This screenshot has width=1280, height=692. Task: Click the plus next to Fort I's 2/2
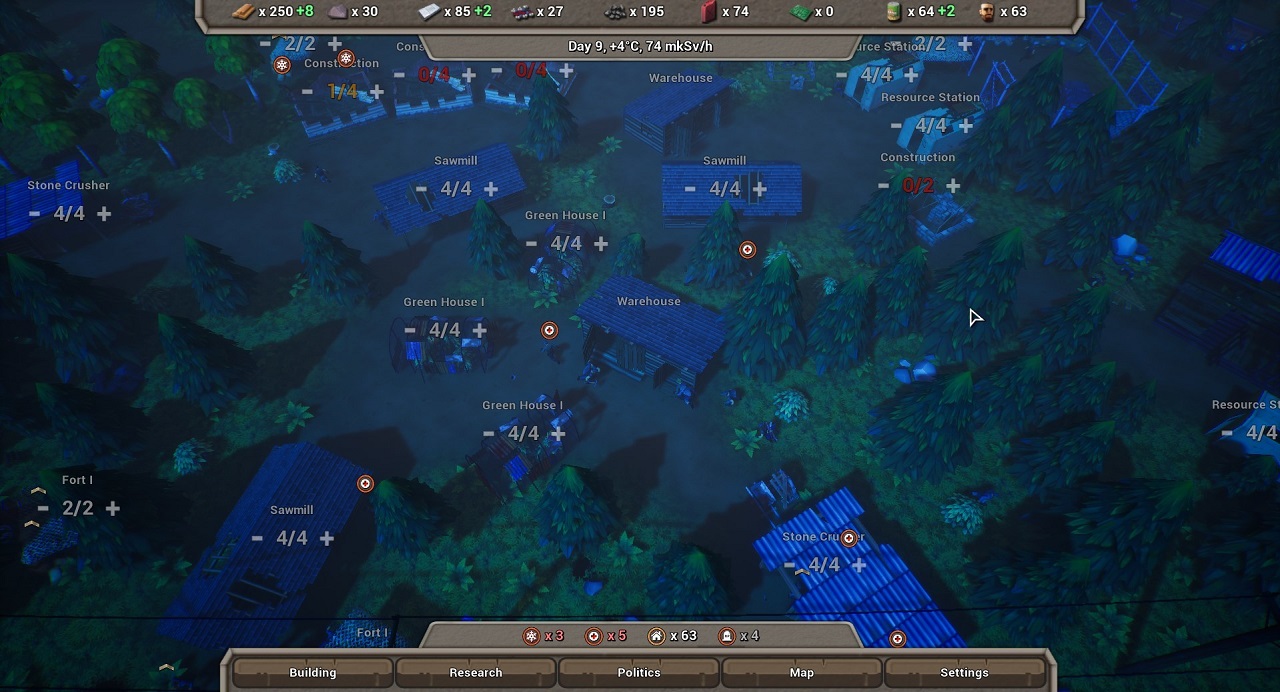point(113,508)
